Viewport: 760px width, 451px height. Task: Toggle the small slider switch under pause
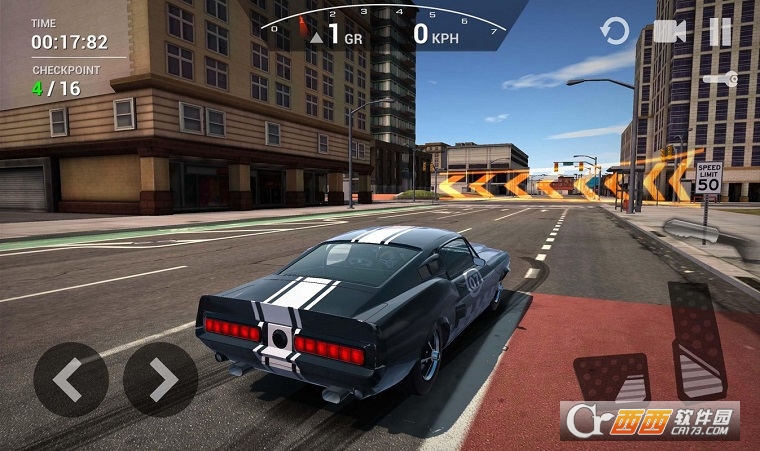click(721, 79)
